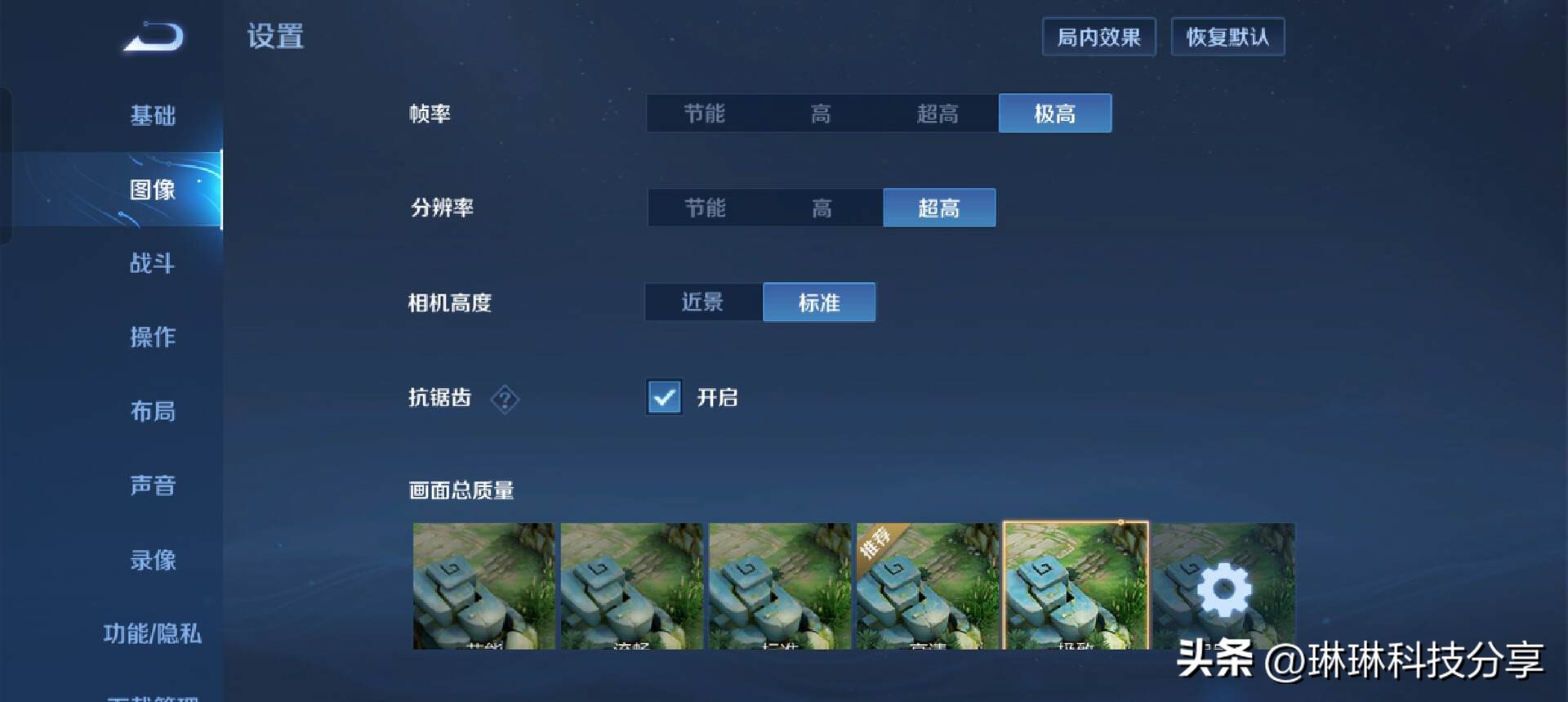The image size is (1568, 702).
Task: Open the 功能/隐私 settings tab
Action: coord(152,633)
